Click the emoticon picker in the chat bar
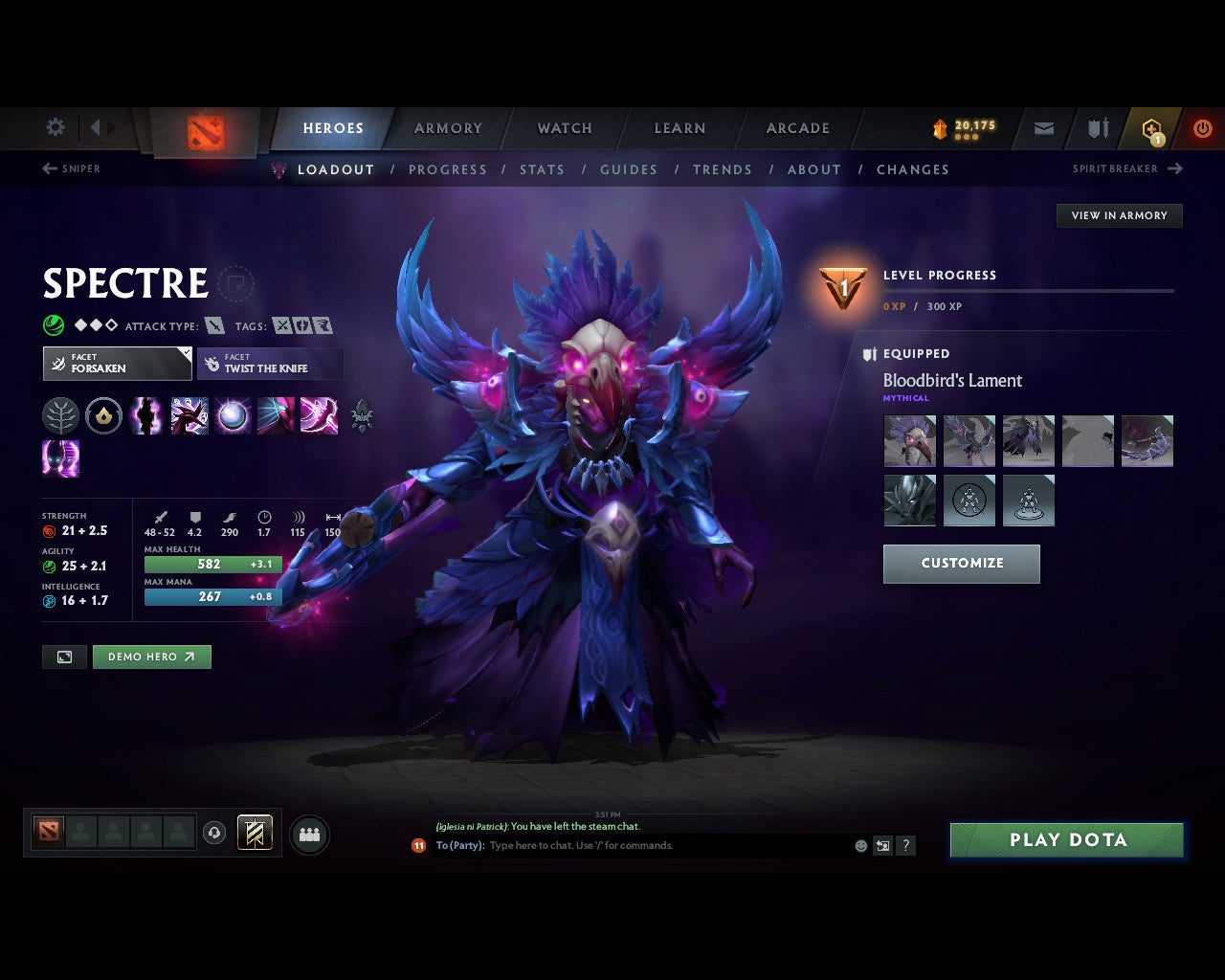The width and height of the screenshot is (1225, 980). (859, 845)
